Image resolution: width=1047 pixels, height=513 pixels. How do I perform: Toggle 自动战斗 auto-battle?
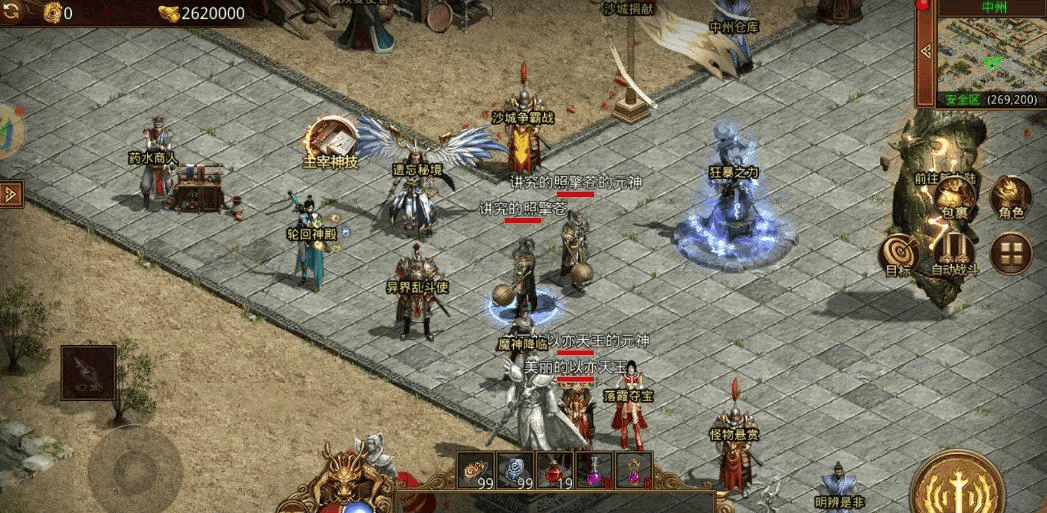click(x=954, y=254)
